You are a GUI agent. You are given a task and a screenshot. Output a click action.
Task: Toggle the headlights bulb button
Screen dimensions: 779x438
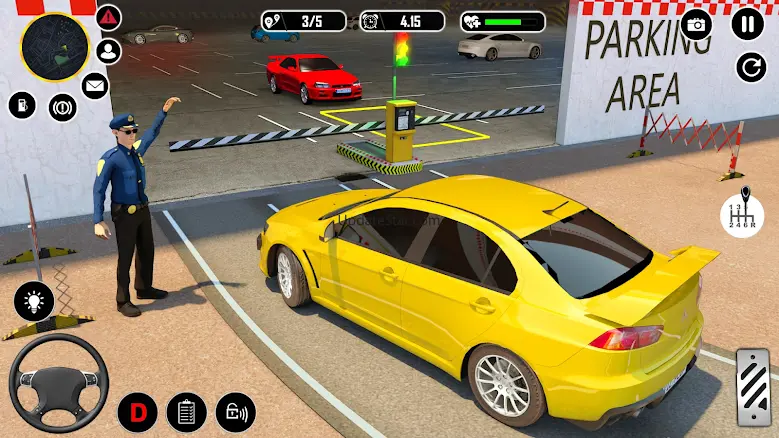33,301
